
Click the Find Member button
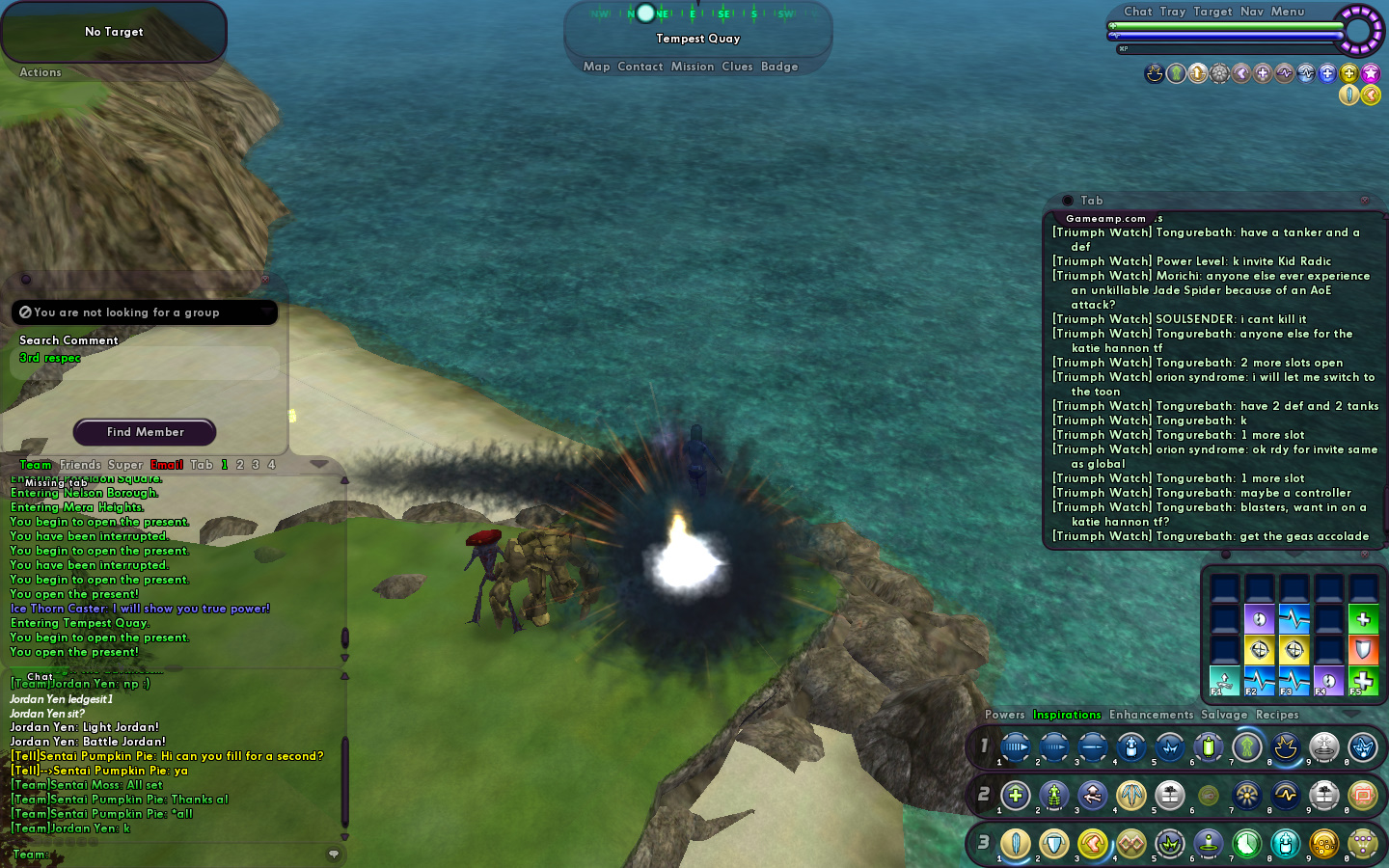click(x=145, y=432)
